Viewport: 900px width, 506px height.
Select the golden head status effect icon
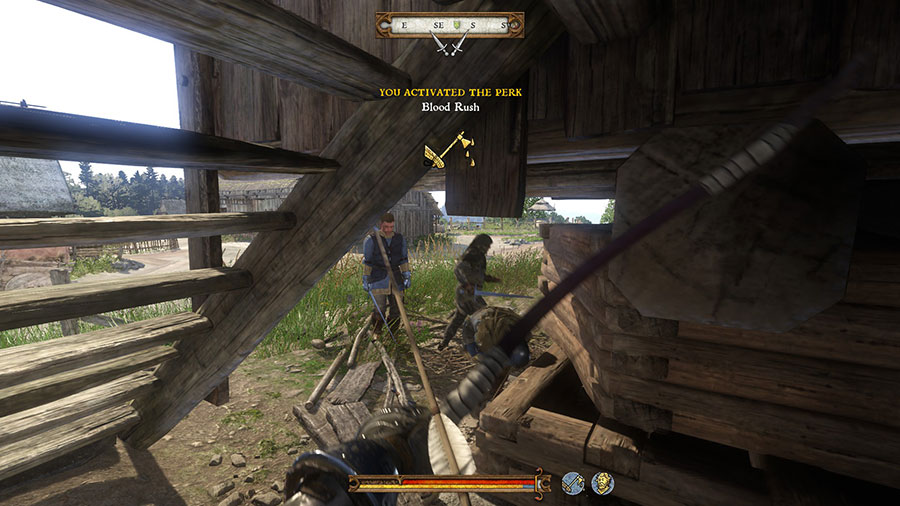pos(602,484)
